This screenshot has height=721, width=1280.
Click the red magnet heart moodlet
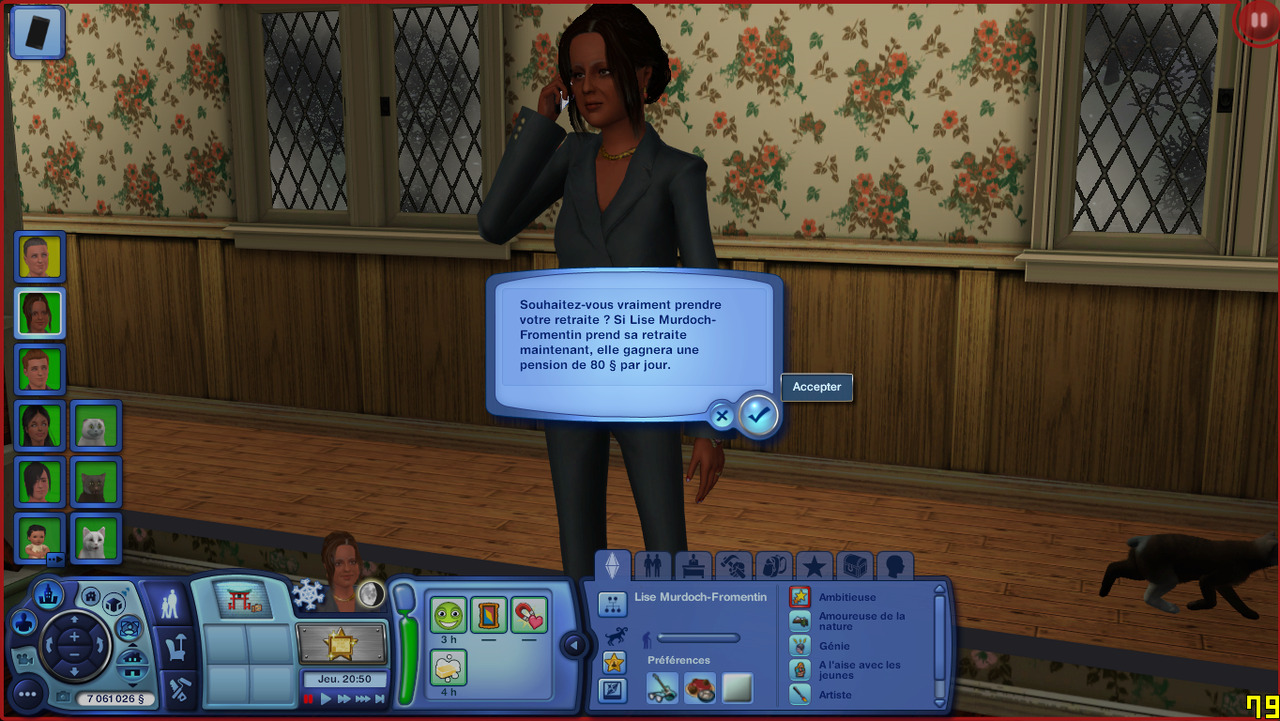coord(529,614)
